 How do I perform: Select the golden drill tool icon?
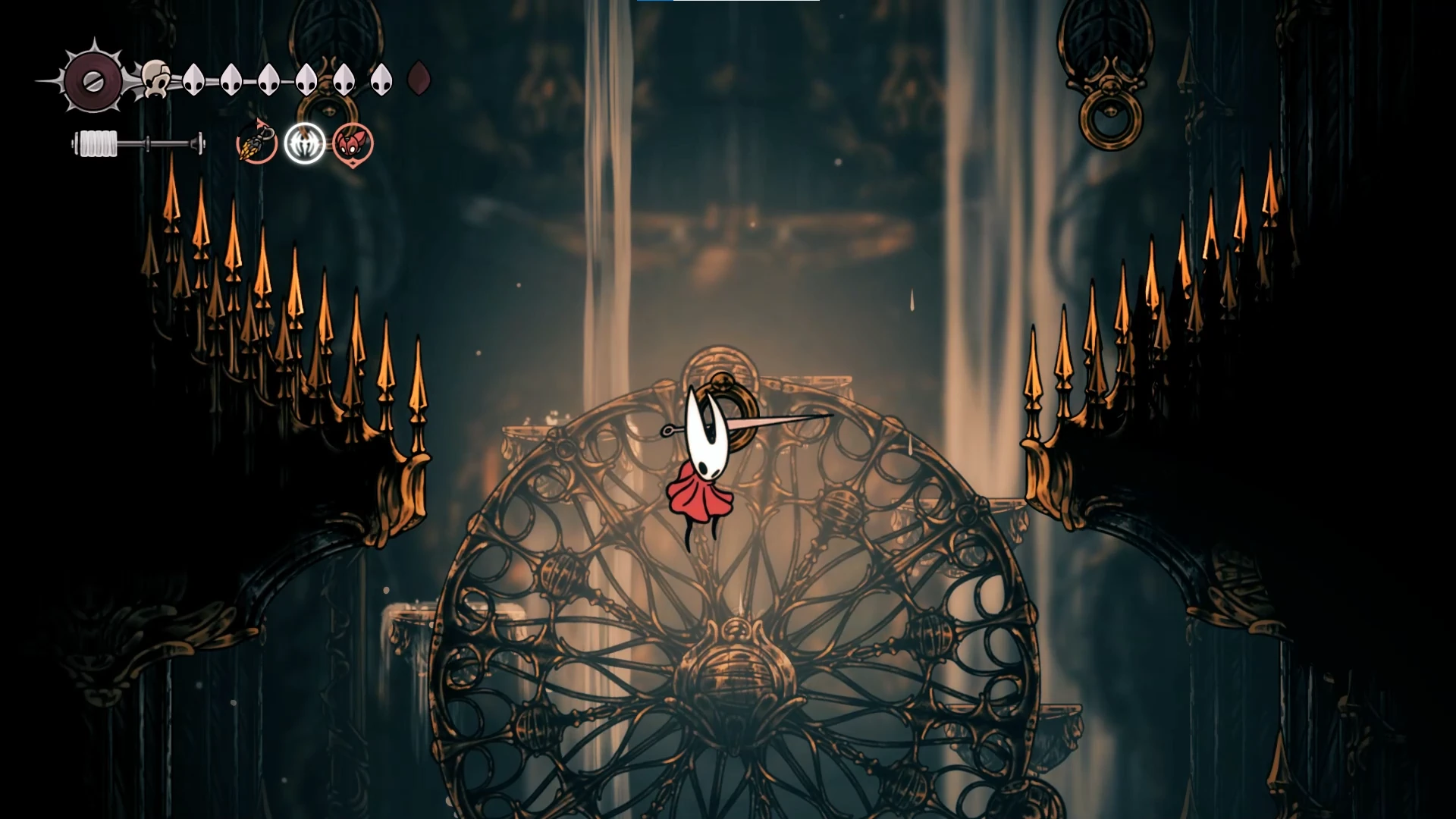click(x=256, y=143)
